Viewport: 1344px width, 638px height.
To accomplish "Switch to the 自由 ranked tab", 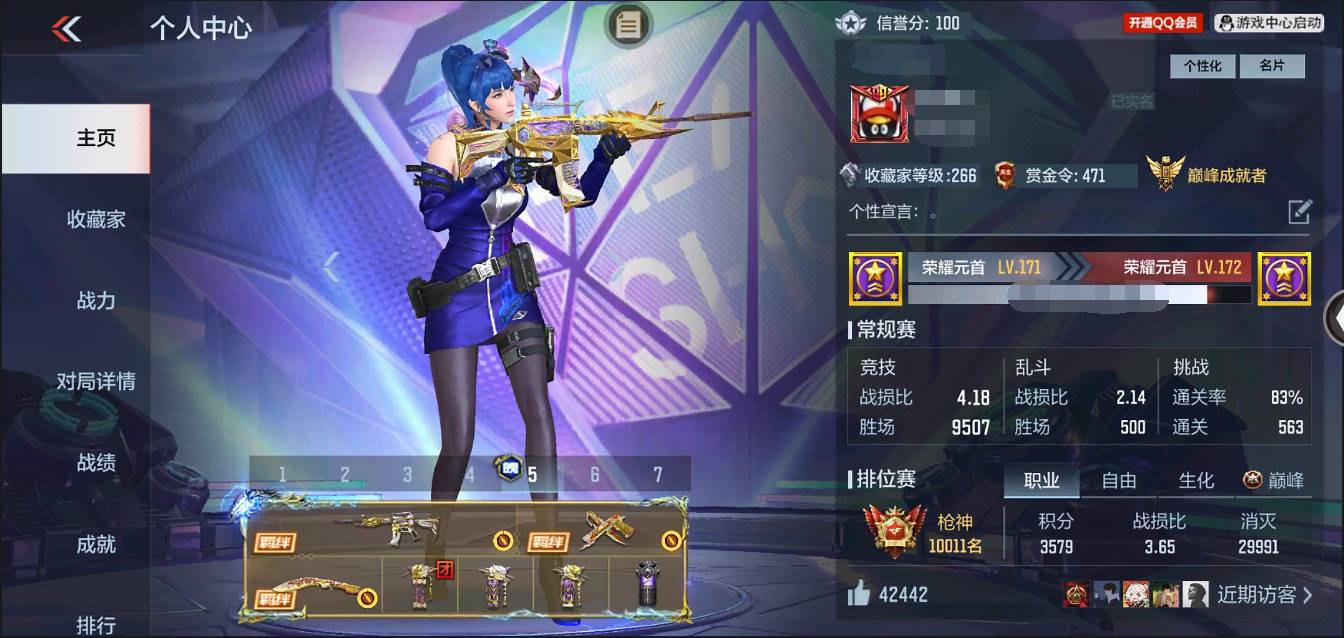I will pos(1118,481).
